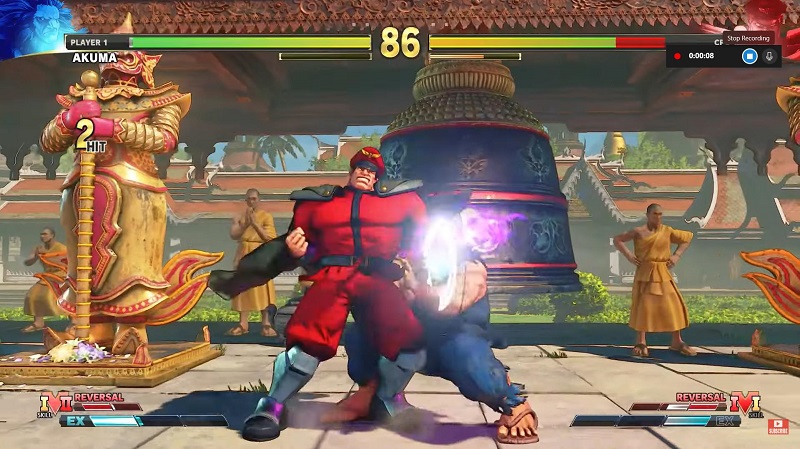This screenshot has width=800, height=449.
Task: Click the blue Stop Recording button
Action: pyautogui.click(x=749, y=56)
